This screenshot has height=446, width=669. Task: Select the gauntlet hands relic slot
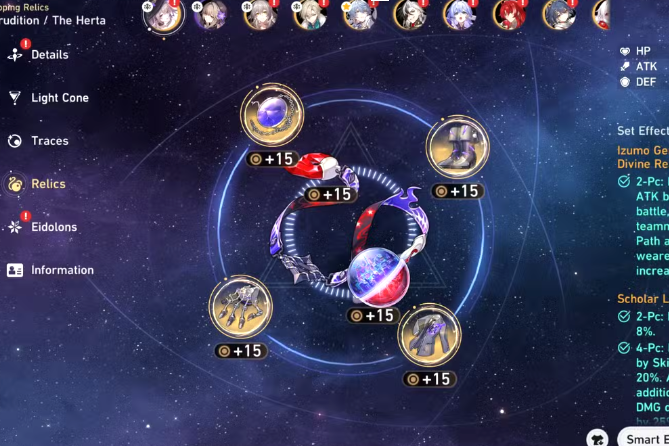coord(240,309)
